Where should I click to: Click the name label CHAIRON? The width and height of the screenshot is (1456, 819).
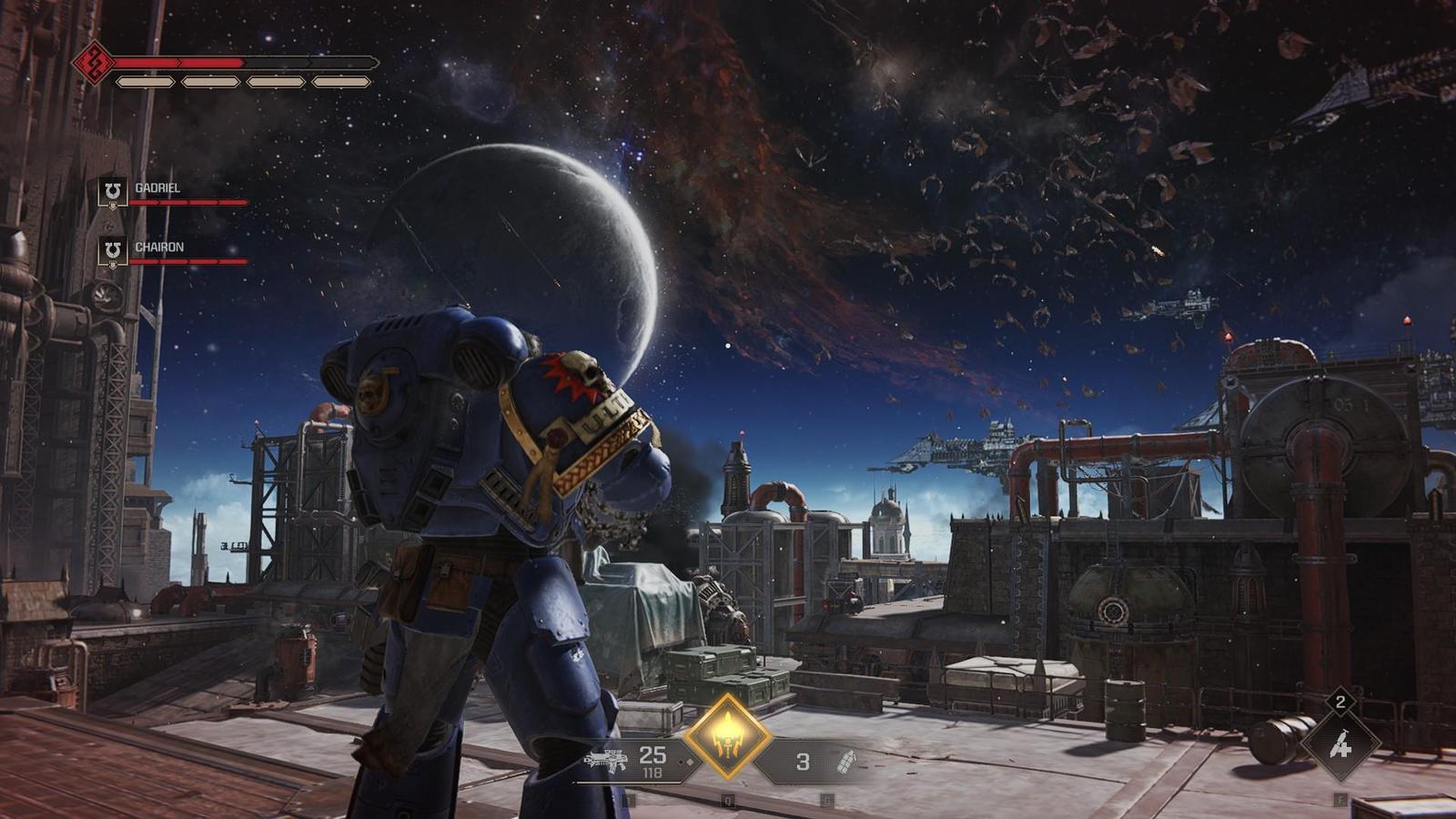(159, 246)
